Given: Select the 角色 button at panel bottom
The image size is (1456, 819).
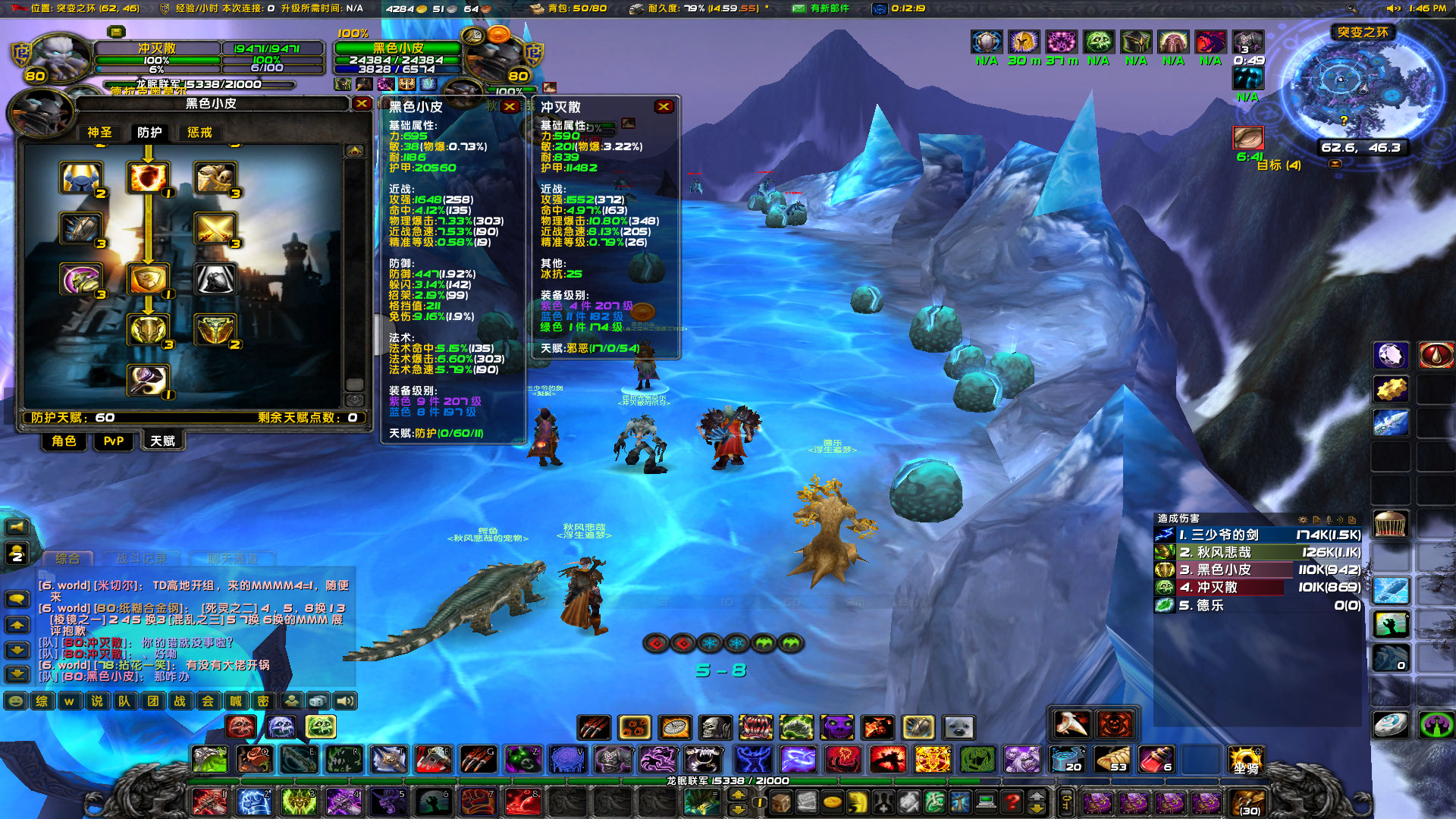Looking at the screenshot, I should [x=64, y=441].
